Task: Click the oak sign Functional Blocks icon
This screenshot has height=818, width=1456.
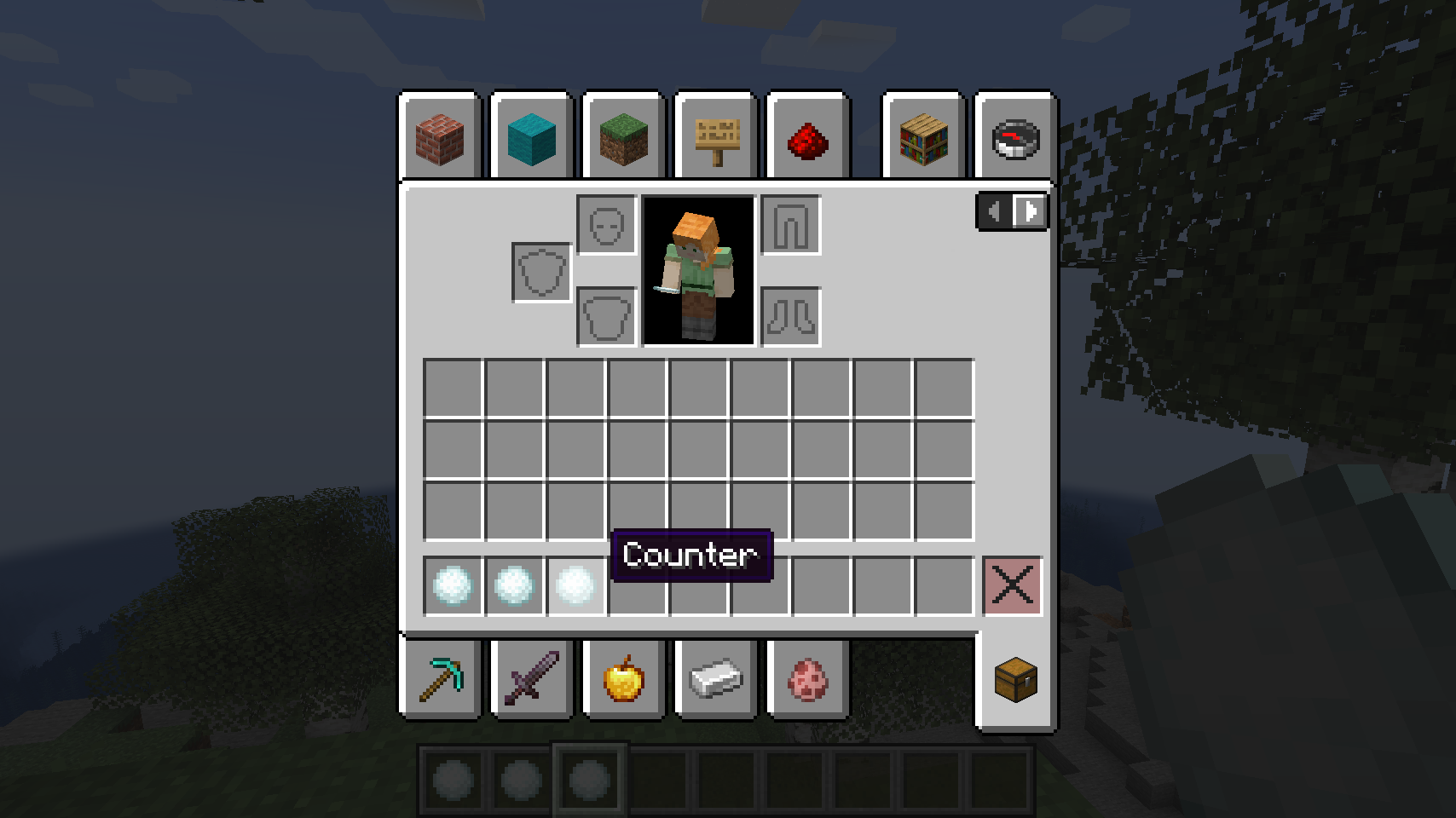Action: [715, 136]
